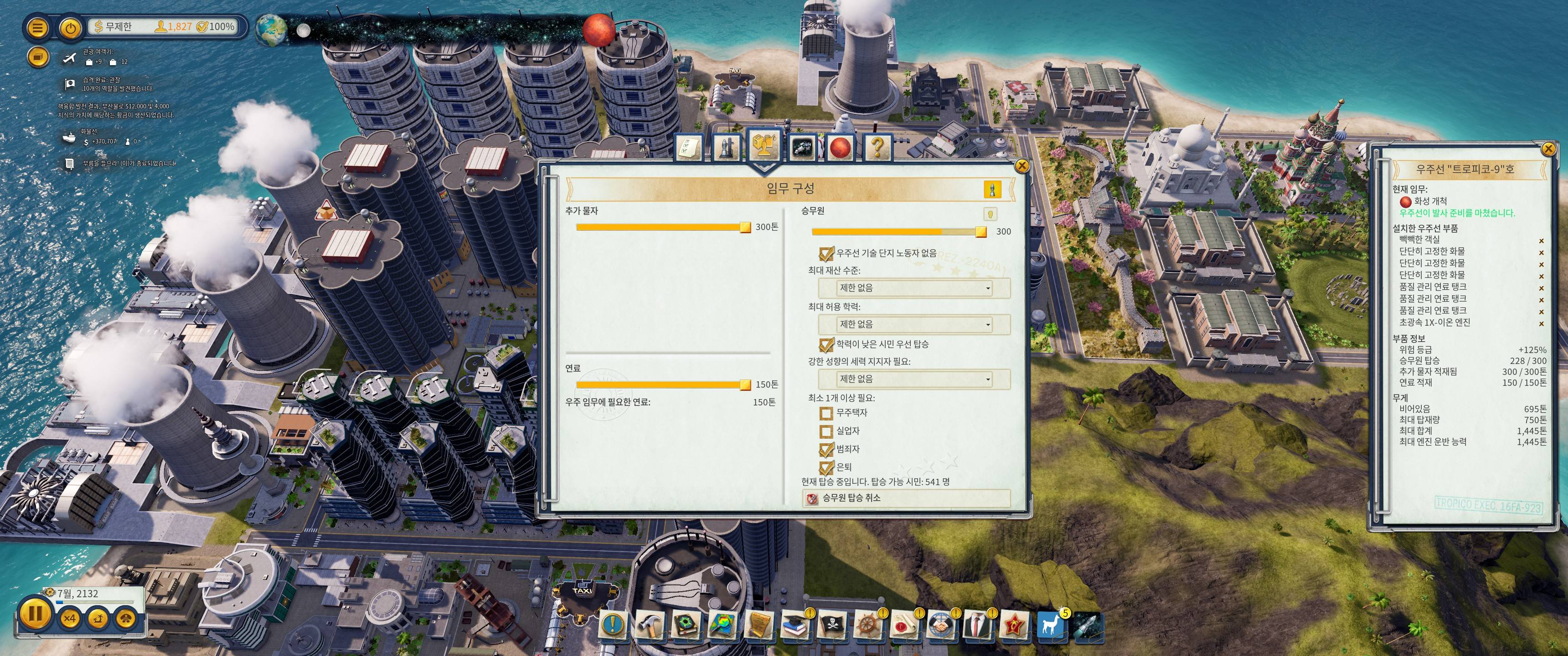The image size is (1568, 656).
Task: Remove the 초광속 1X-이온 엔진 part
Action: [1542, 324]
